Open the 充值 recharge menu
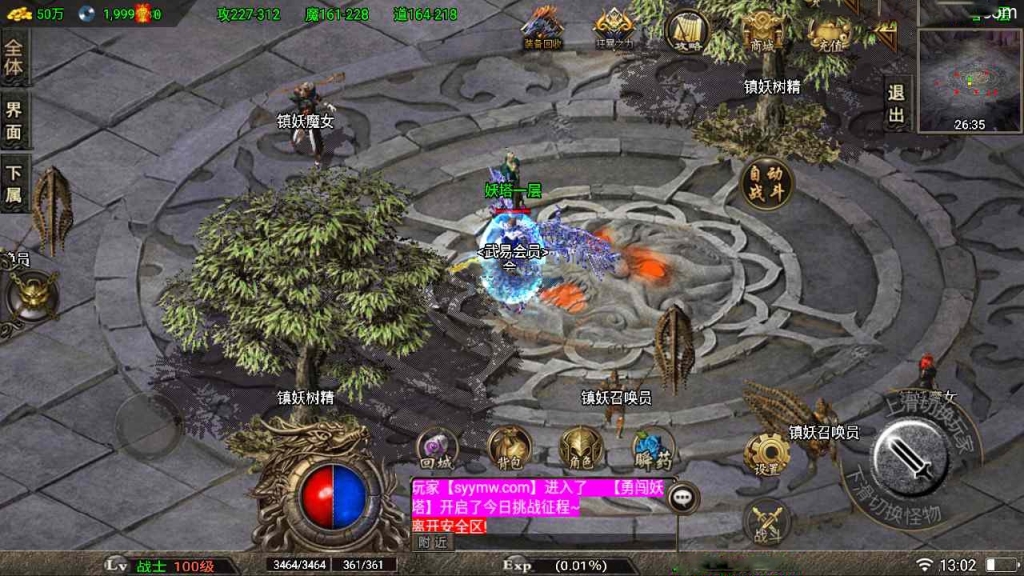Image resolution: width=1024 pixels, height=576 pixels. [x=829, y=32]
